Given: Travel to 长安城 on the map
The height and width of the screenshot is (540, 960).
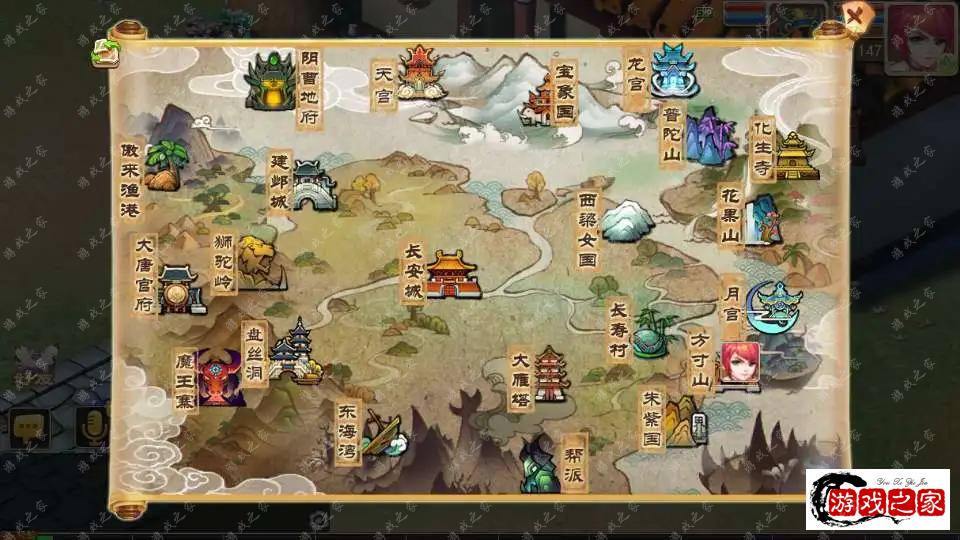Looking at the screenshot, I should pyautogui.click(x=452, y=274).
